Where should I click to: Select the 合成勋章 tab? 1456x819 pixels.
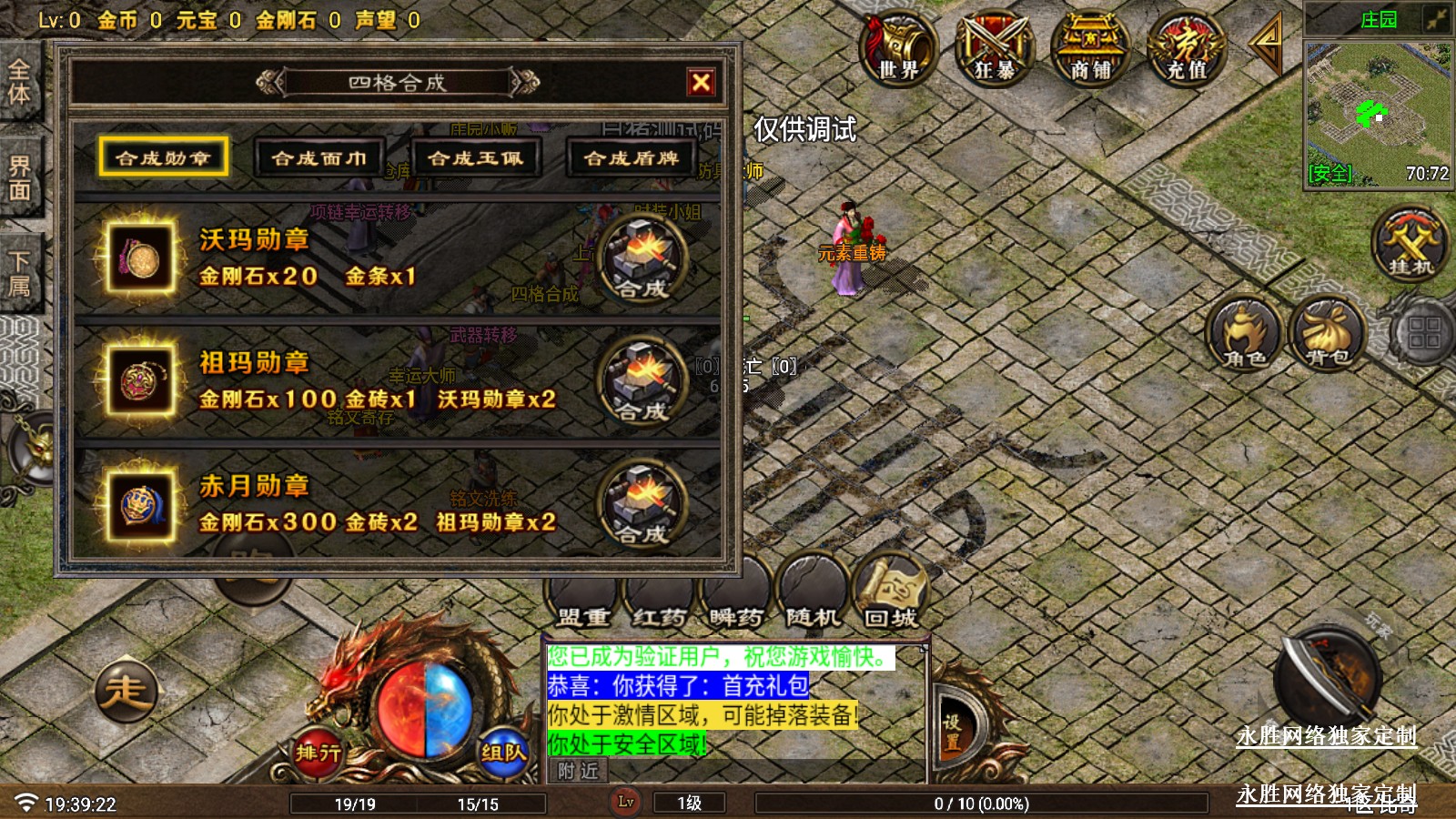(164, 157)
